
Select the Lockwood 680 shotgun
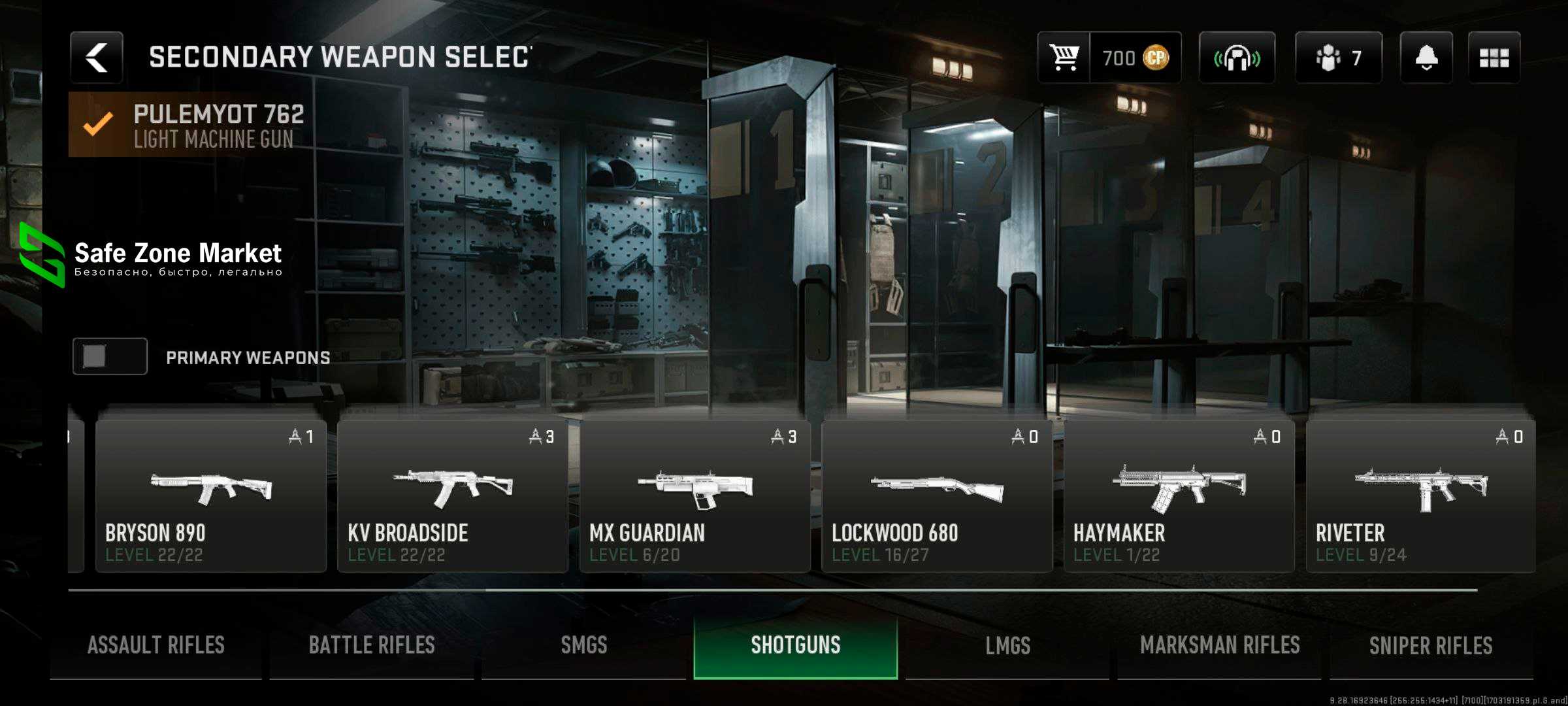[x=936, y=497]
